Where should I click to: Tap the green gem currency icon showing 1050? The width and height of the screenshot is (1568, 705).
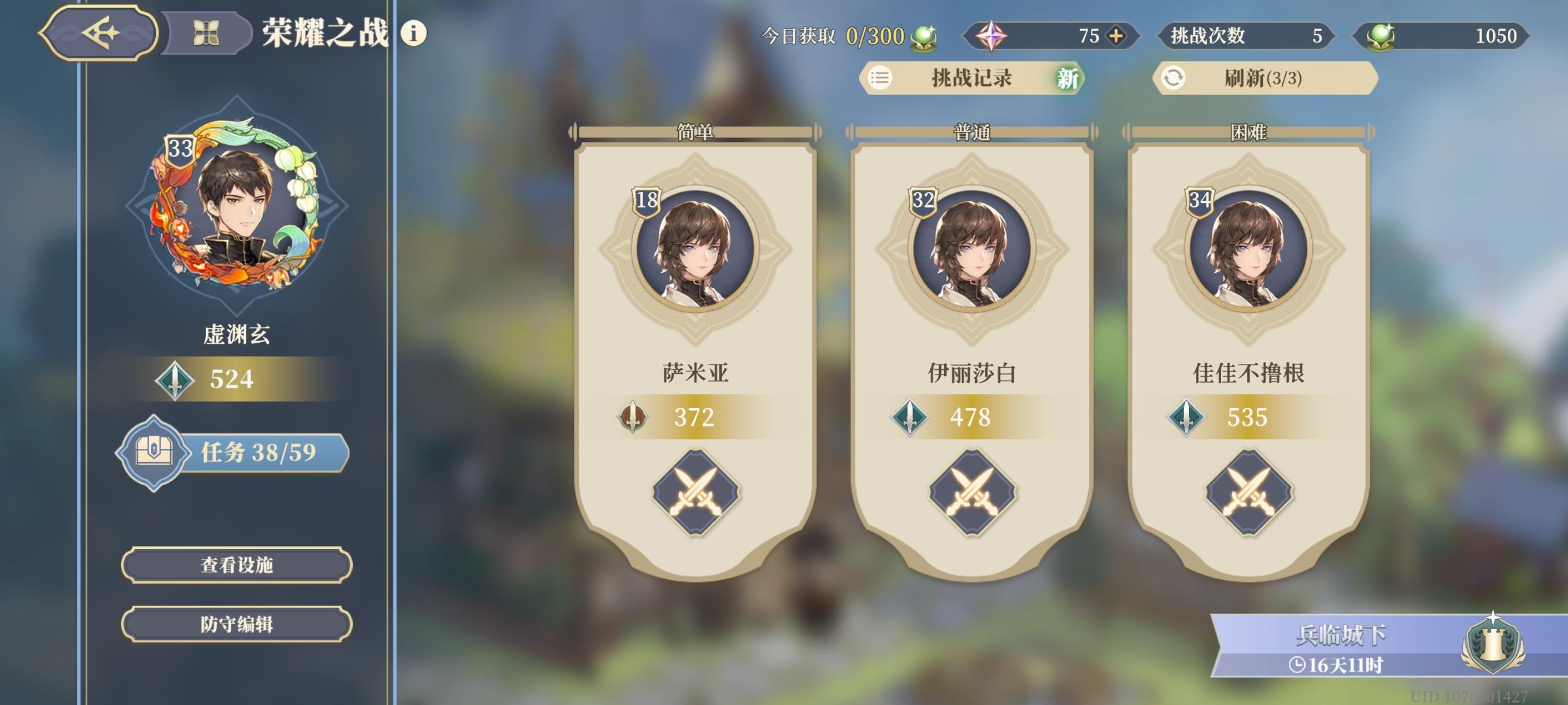tap(1380, 36)
